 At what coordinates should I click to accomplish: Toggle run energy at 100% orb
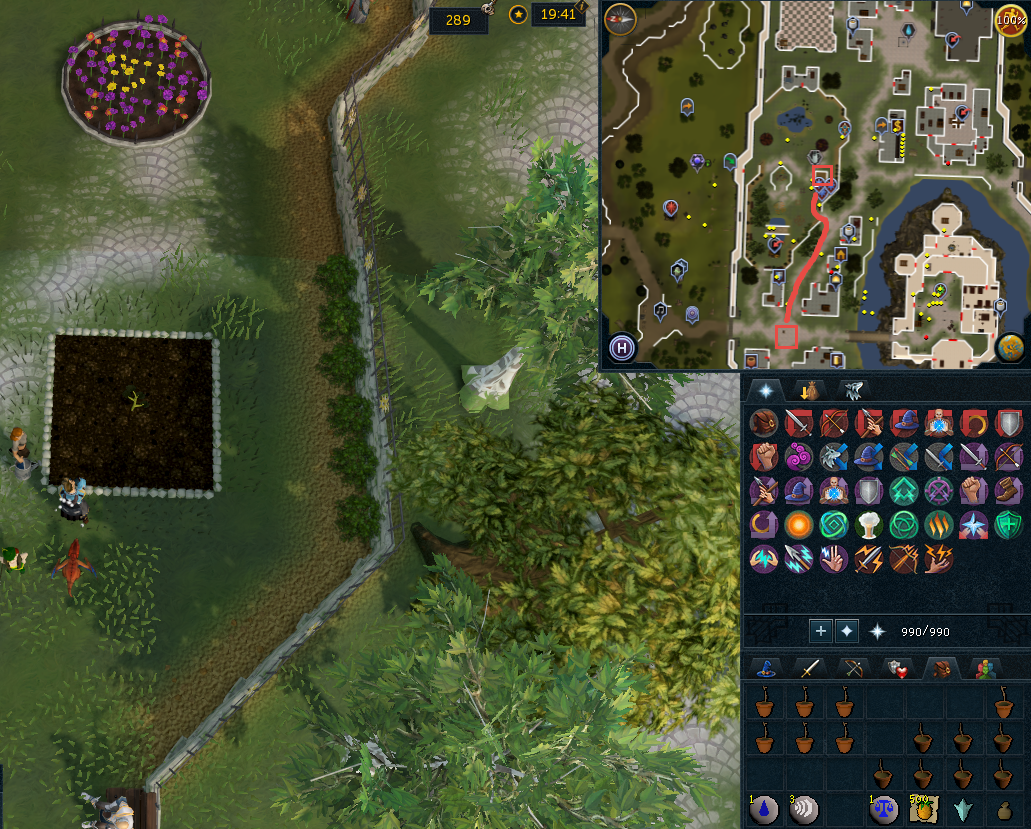pyautogui.click(x=1010, y=18)
